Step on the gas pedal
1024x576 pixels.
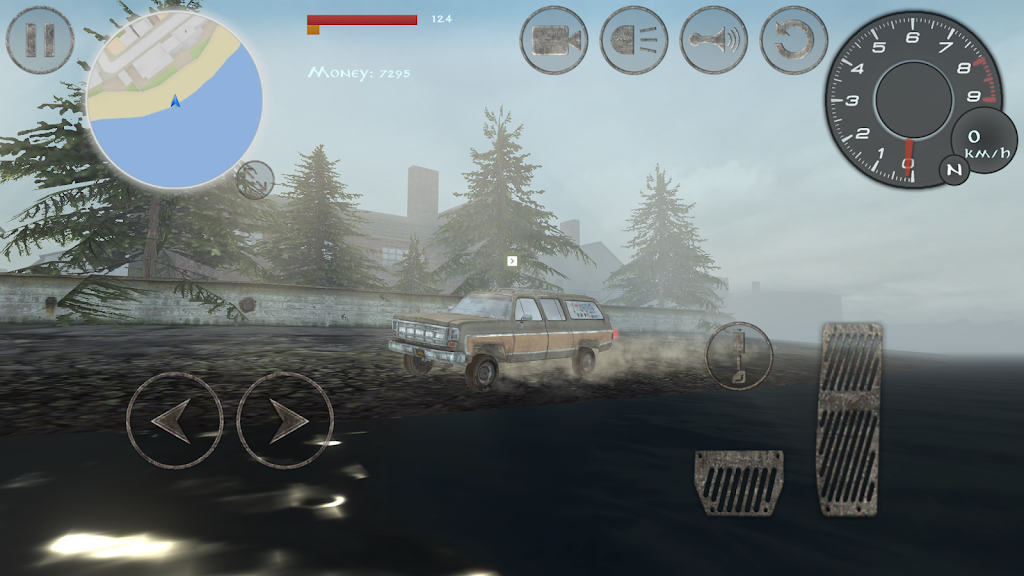coord(850,418)
